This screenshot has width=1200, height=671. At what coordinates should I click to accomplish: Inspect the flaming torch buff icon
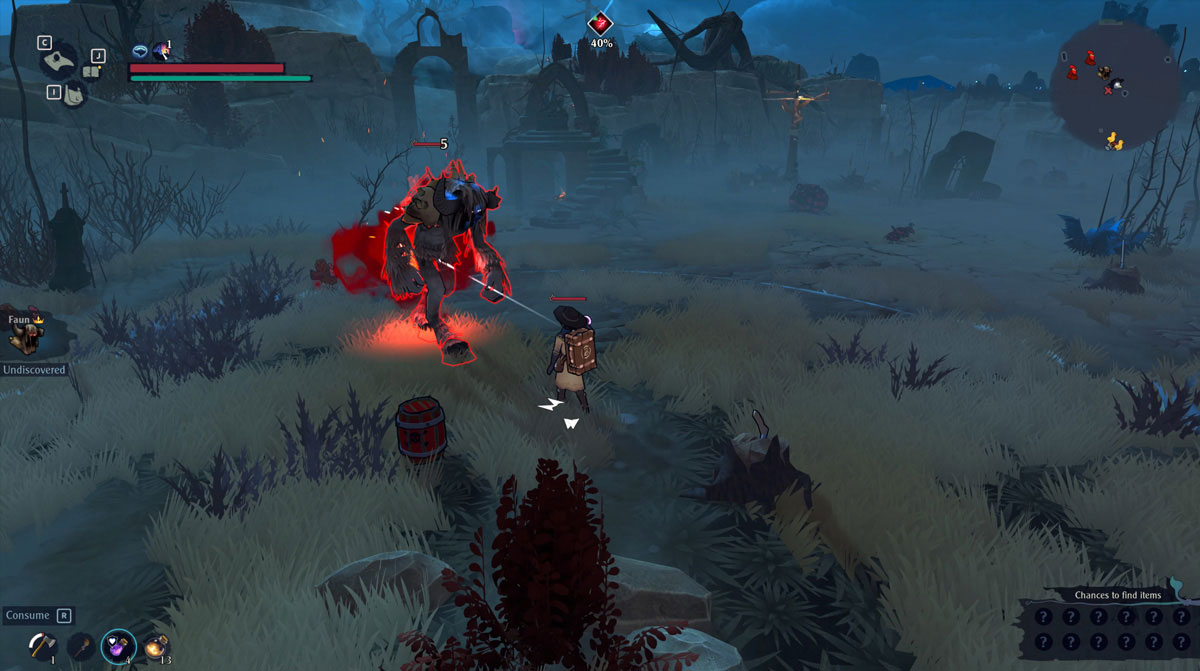coord(161,51)
